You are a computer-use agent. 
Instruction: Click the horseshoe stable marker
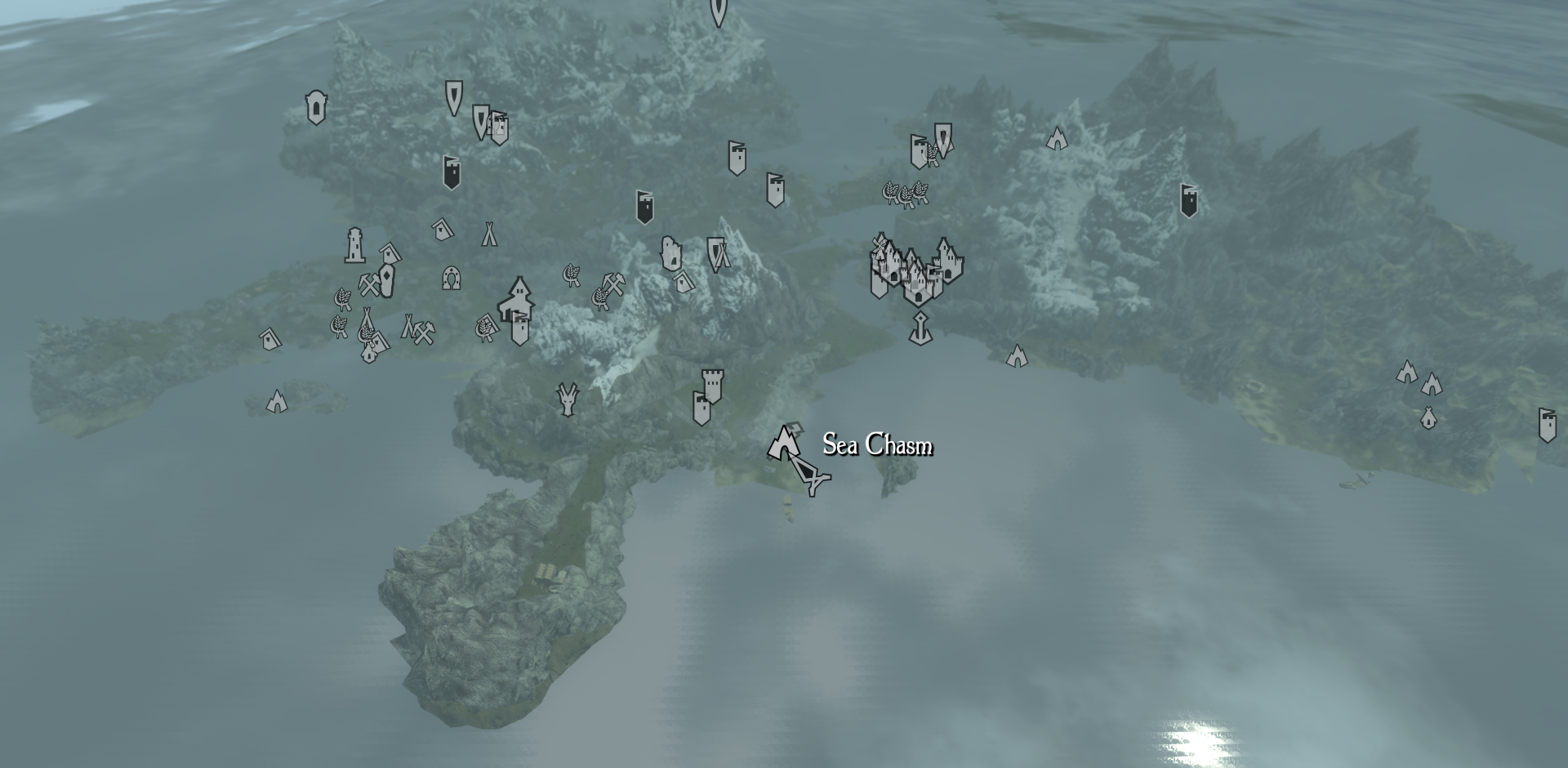click(451, 278)
